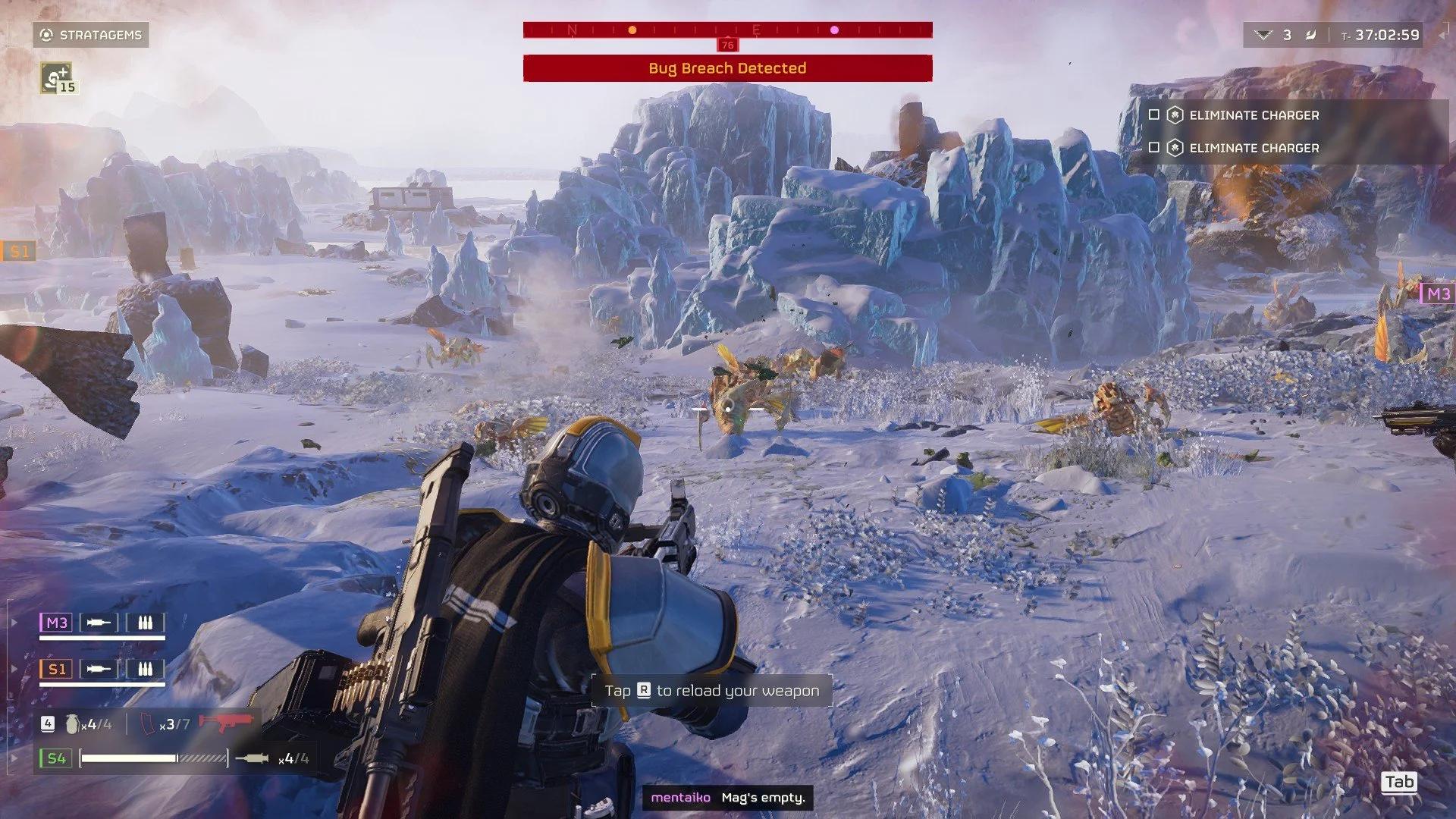Image resolution: width=1456 pixels, height=819 pixels.
Task: Toggle the ammo bullets indicator for teammate M3
Action: (144, 623)
